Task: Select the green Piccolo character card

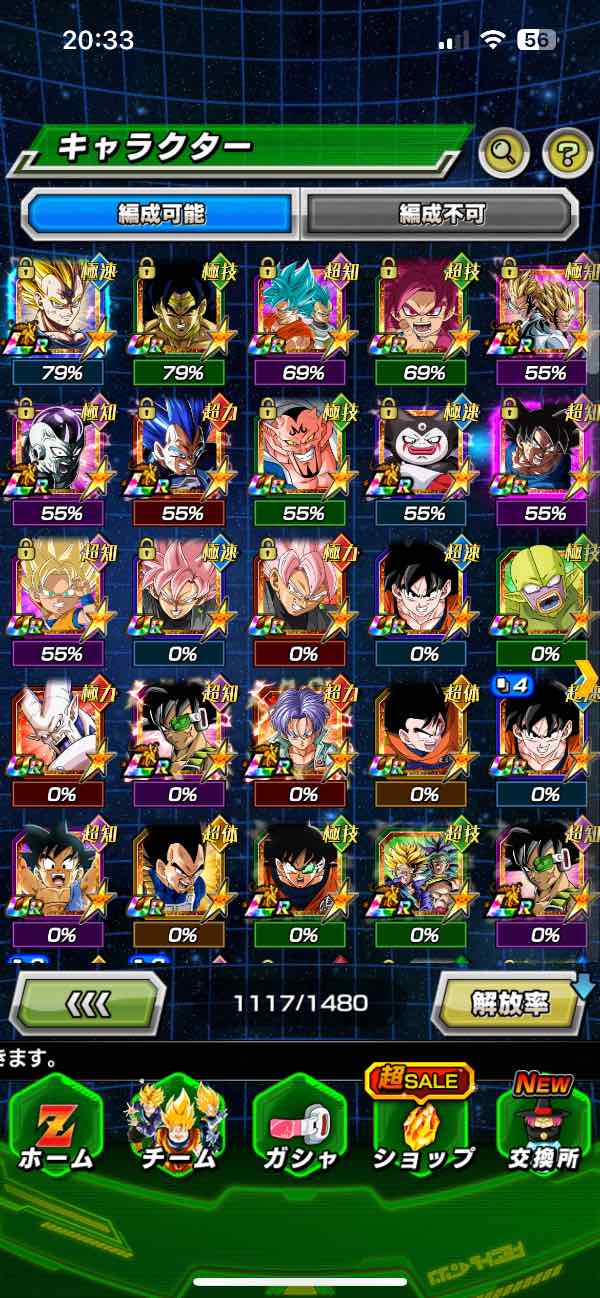Action: [x=544, y=592]
